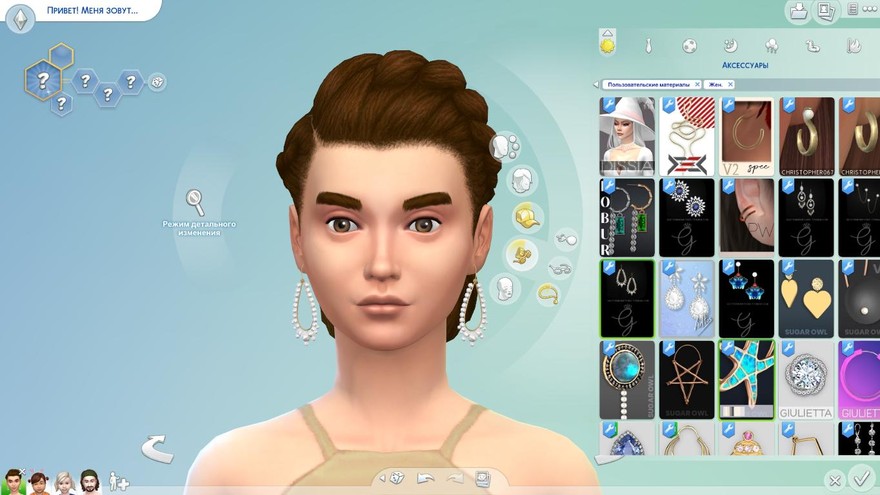This screenshot has width=880, height=495.
Task: Choose the blue starfish earring thumbnail
Action: click(746, 378)
